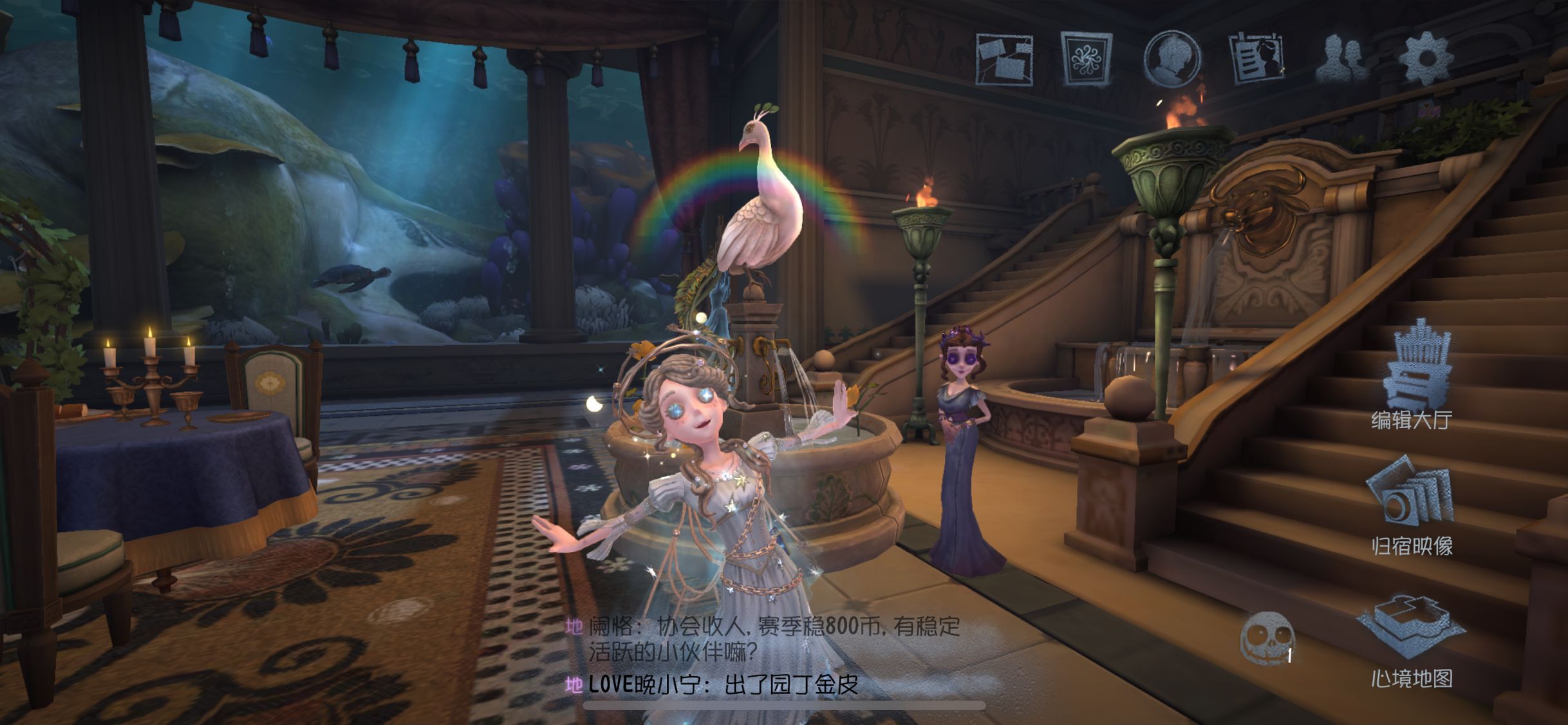Open the clipboard profile notes icon
The width and height of the screenshot is (1568, 725).
pos(1255,59)
